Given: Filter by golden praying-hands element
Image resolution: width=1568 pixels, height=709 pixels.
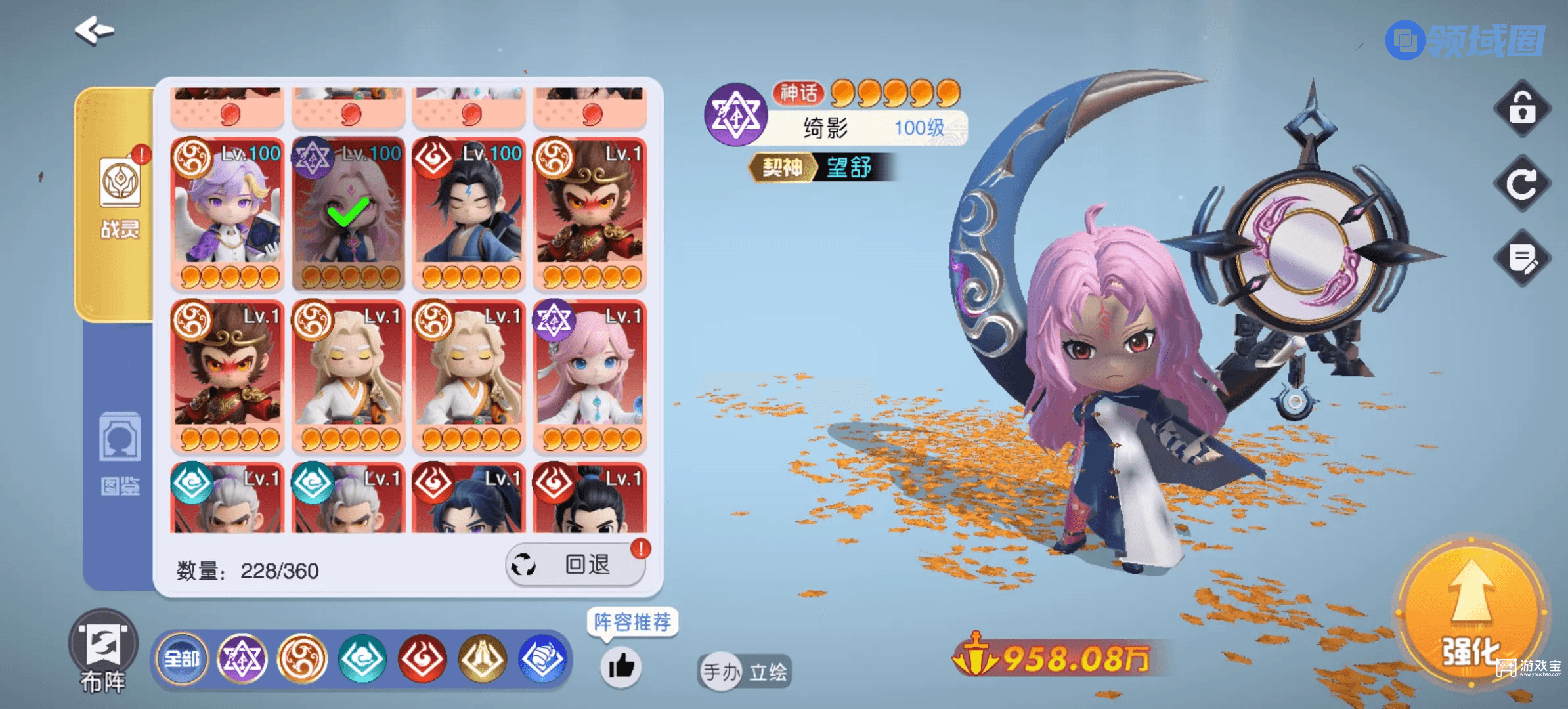Looking at the screenshot, I should [483, 658].
